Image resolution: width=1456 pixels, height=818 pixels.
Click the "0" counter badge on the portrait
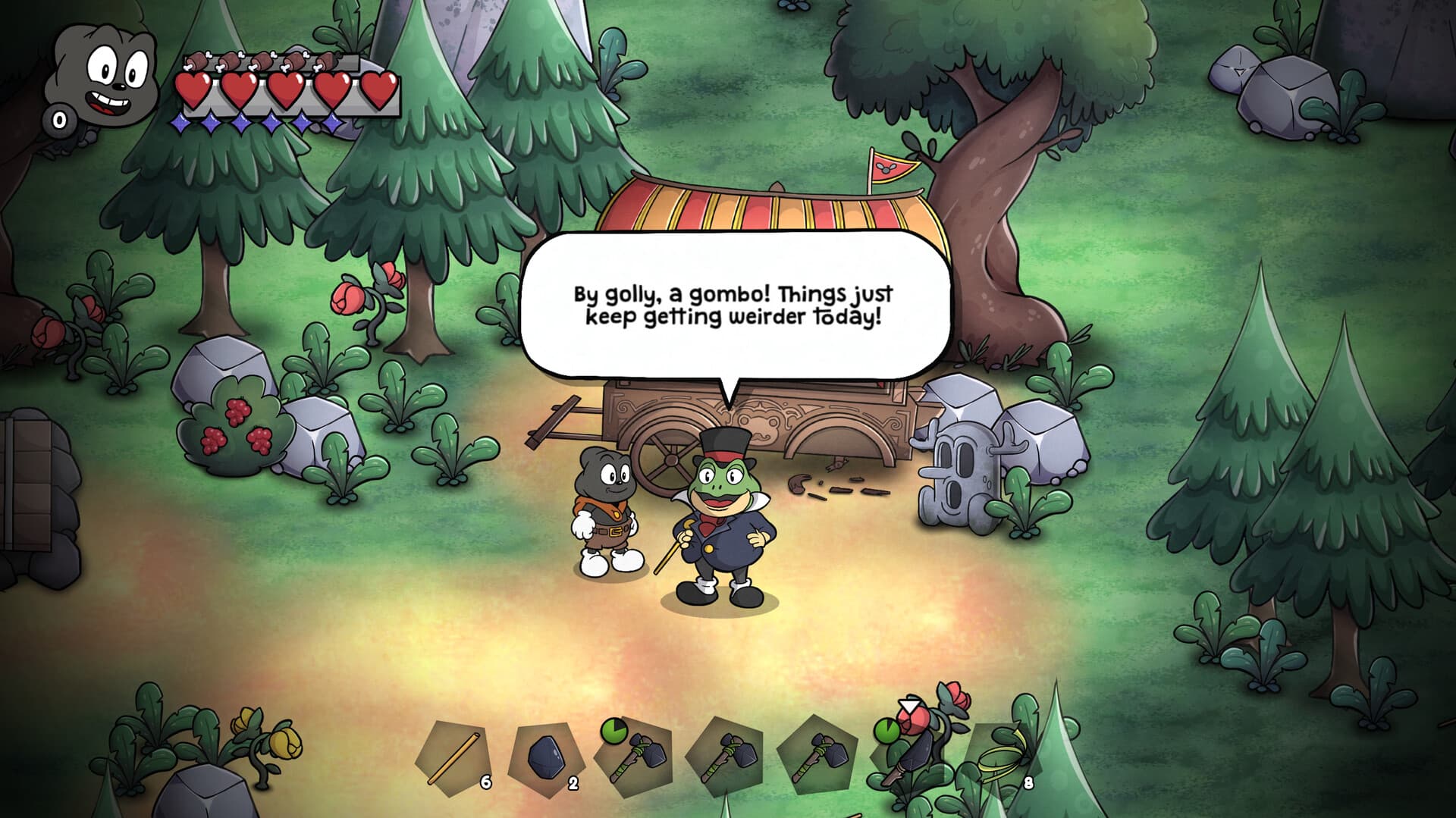pyautogui.click(x=59, y=119)
